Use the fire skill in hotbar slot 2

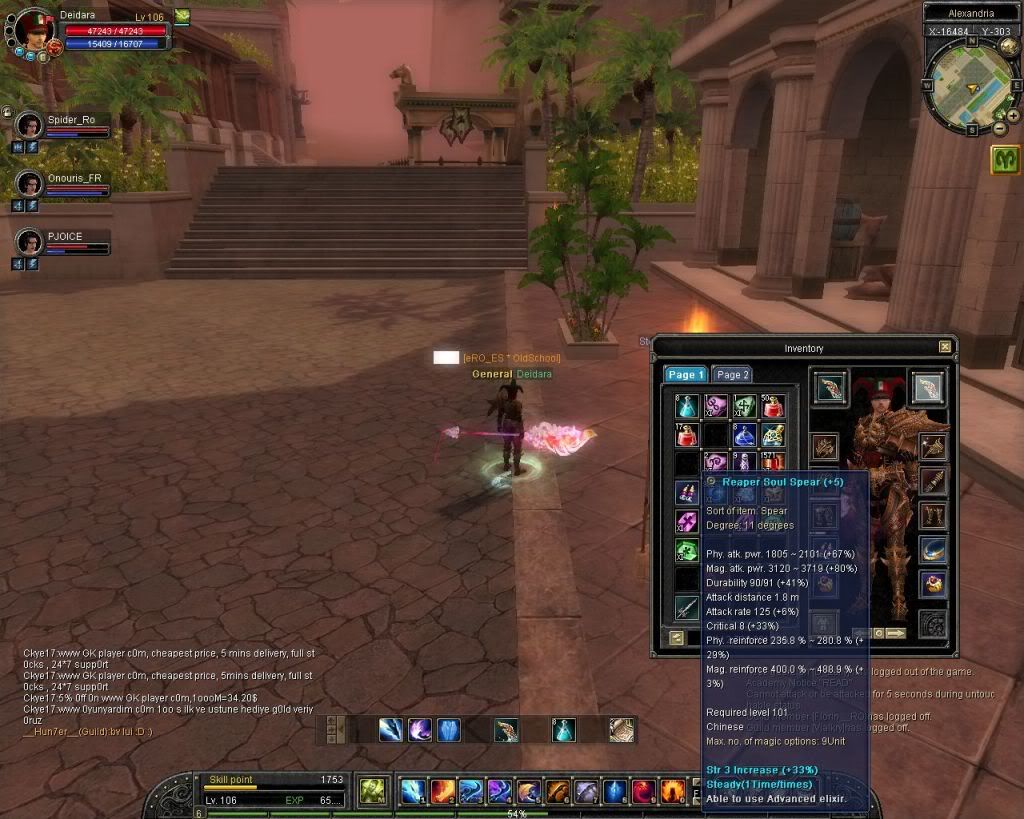coord(442,792)
